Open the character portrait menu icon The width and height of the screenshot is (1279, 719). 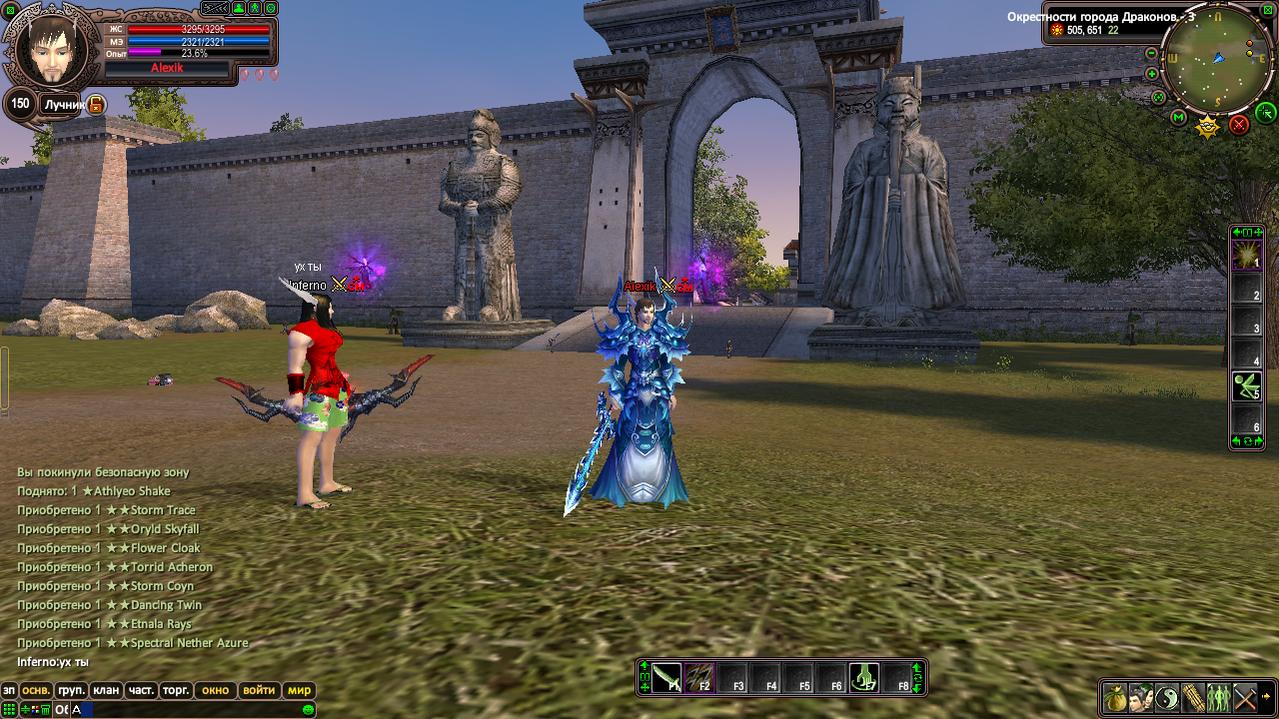pyautogui.click(x=1141, y=697)
